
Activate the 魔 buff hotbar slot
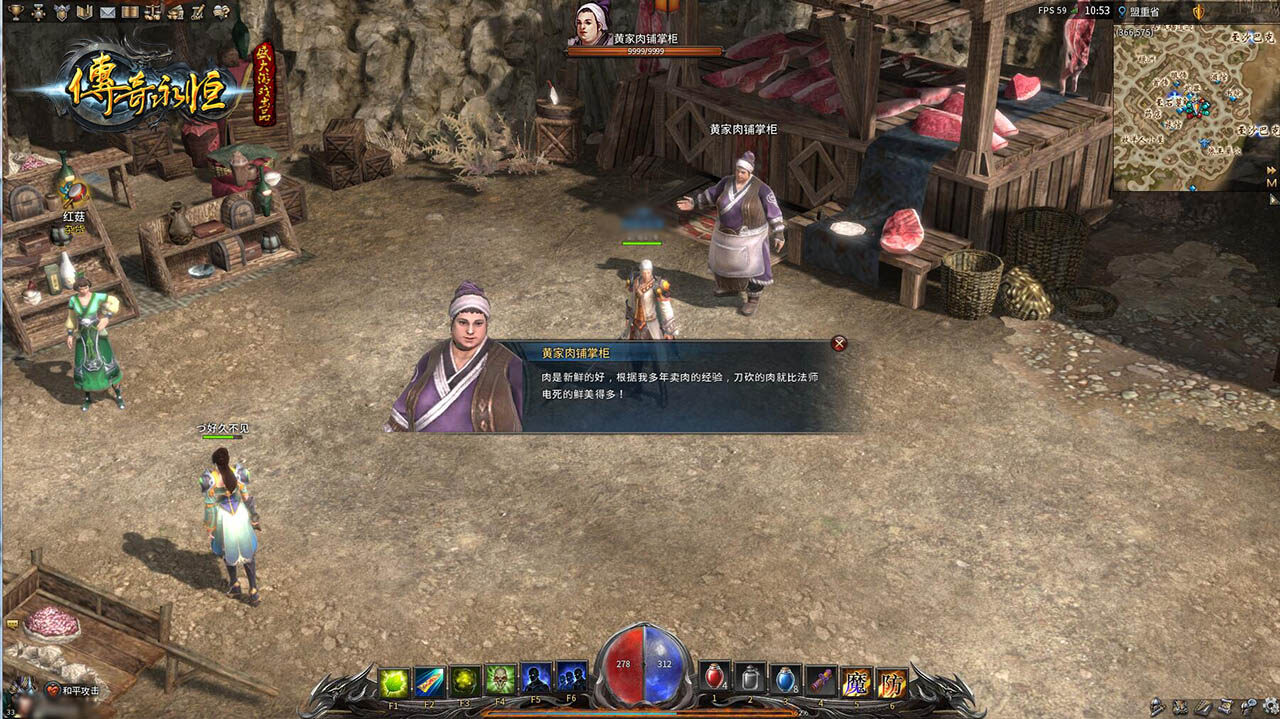[856, 681]
